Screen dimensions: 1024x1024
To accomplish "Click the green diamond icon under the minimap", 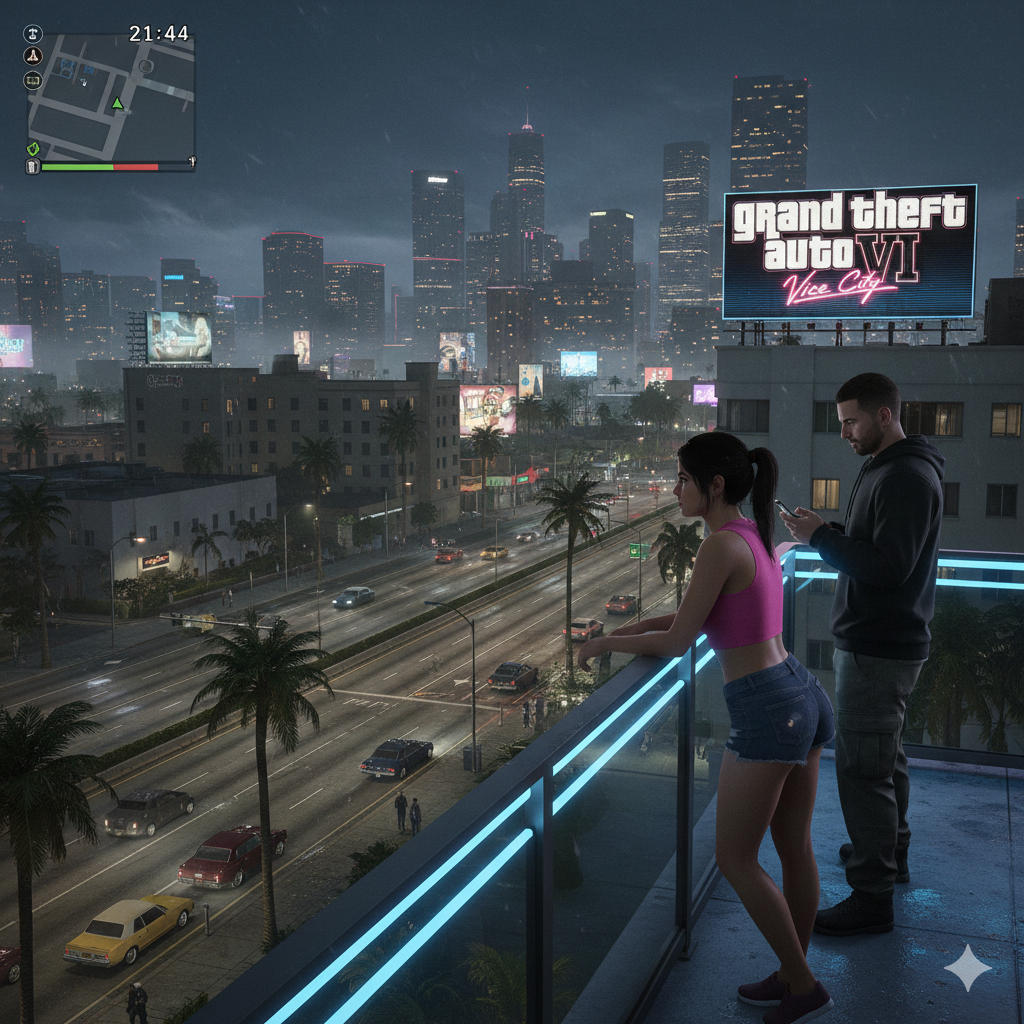I will [x=33, y=149].
